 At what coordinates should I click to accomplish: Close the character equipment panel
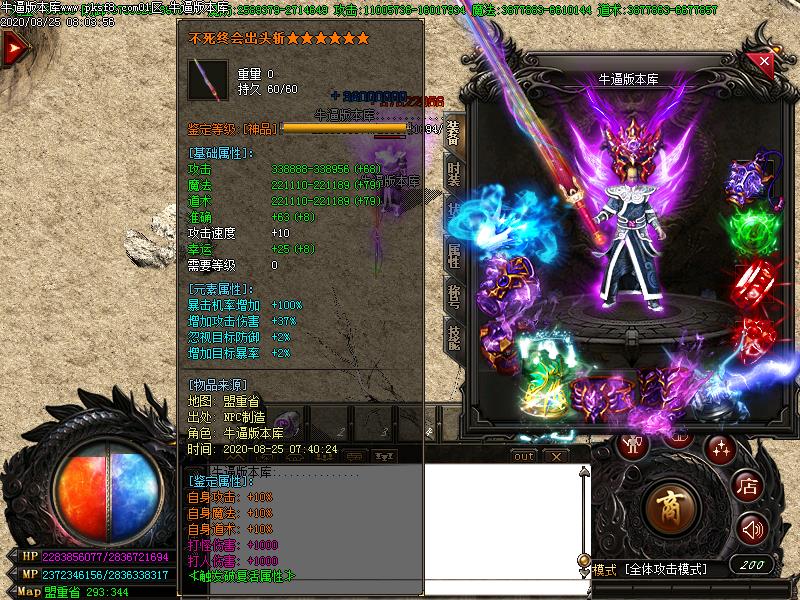(x=764, y=62)
